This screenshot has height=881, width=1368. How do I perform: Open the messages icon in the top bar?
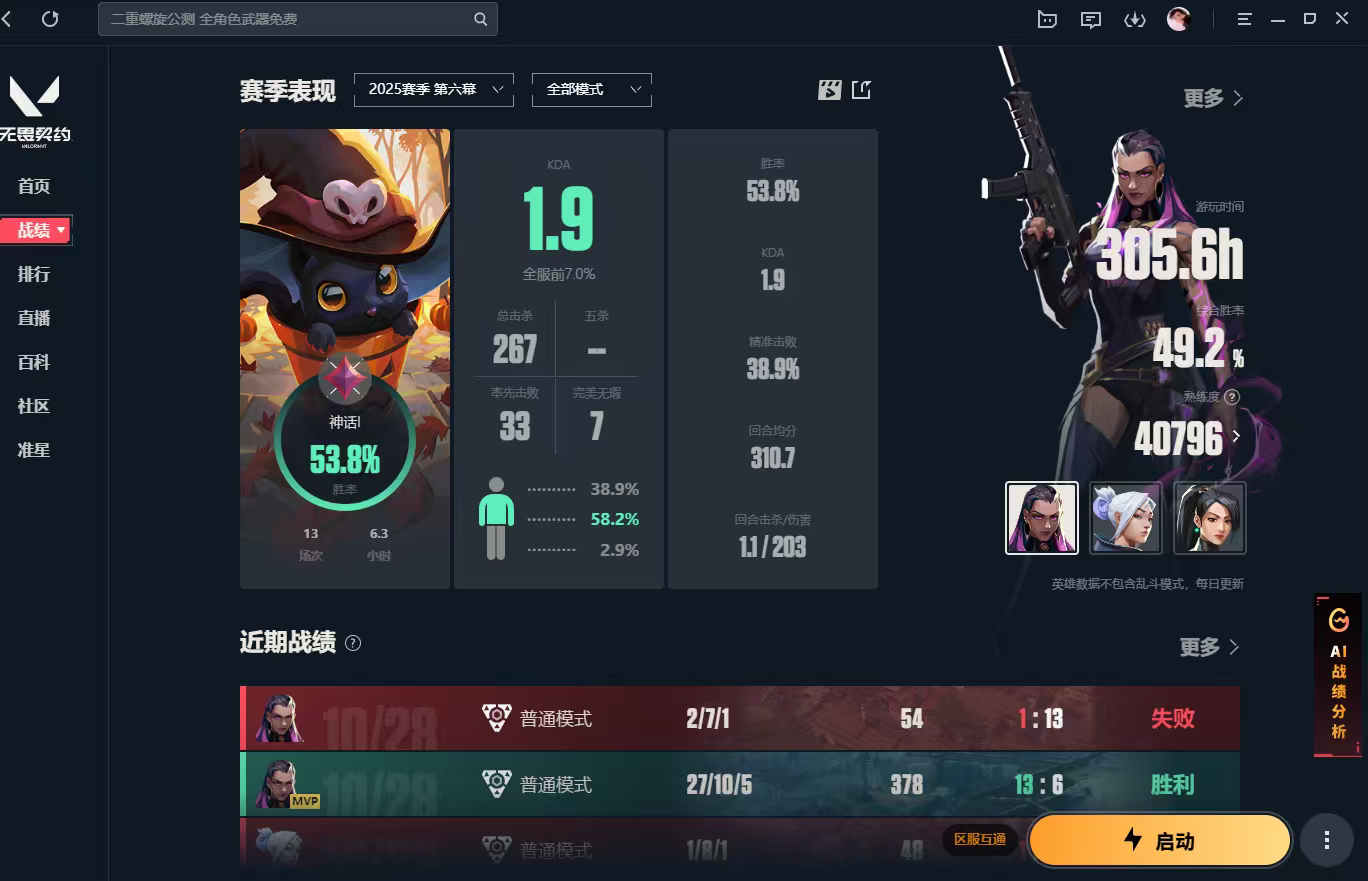click(x=1090, y=18)
